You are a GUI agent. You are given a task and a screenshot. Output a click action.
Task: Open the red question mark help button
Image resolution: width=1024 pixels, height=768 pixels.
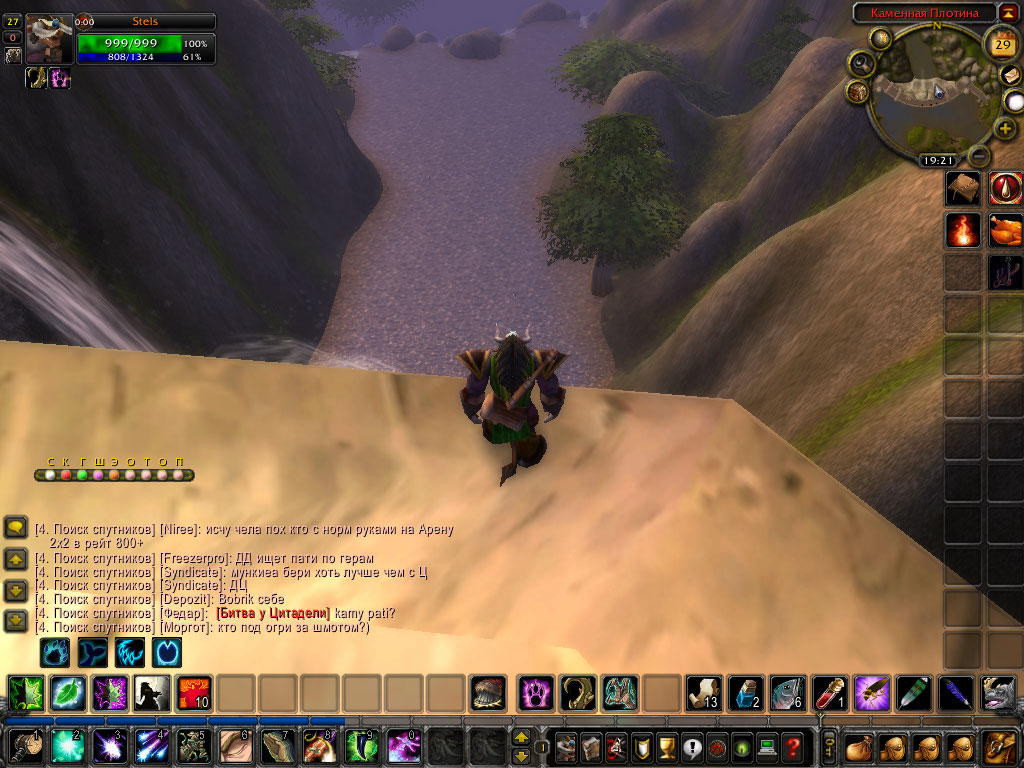tap(792, 746)
